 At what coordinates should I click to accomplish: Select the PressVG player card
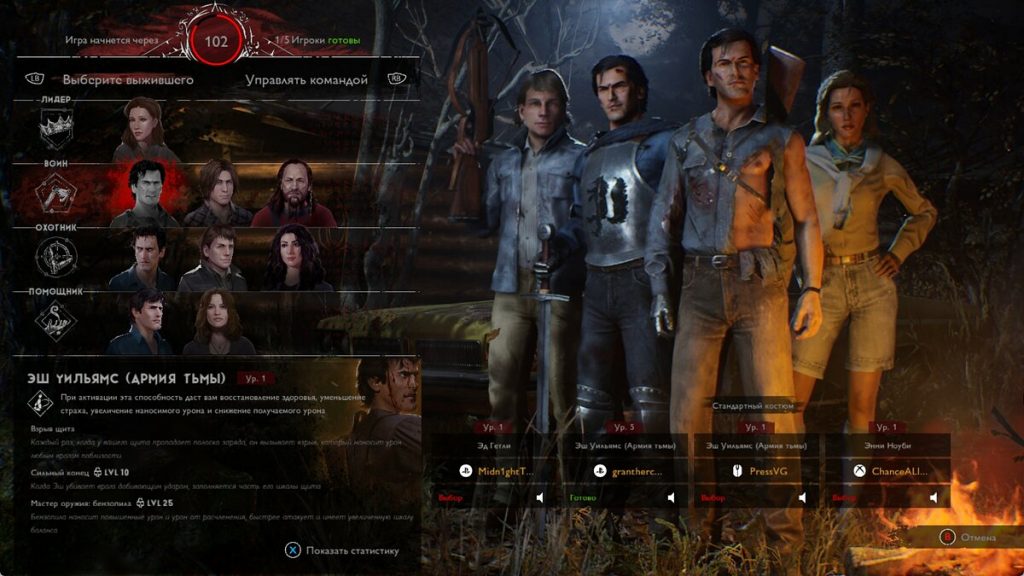756,470
